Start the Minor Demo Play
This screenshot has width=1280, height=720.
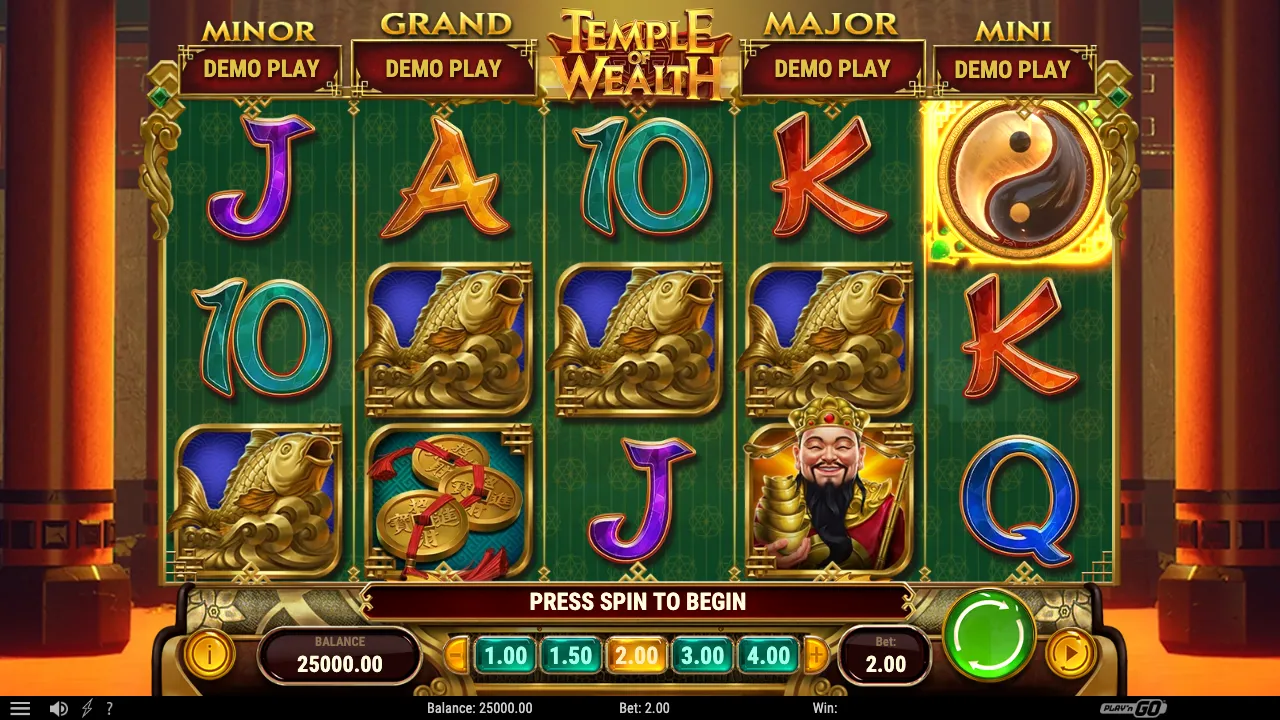click(263, 70)
